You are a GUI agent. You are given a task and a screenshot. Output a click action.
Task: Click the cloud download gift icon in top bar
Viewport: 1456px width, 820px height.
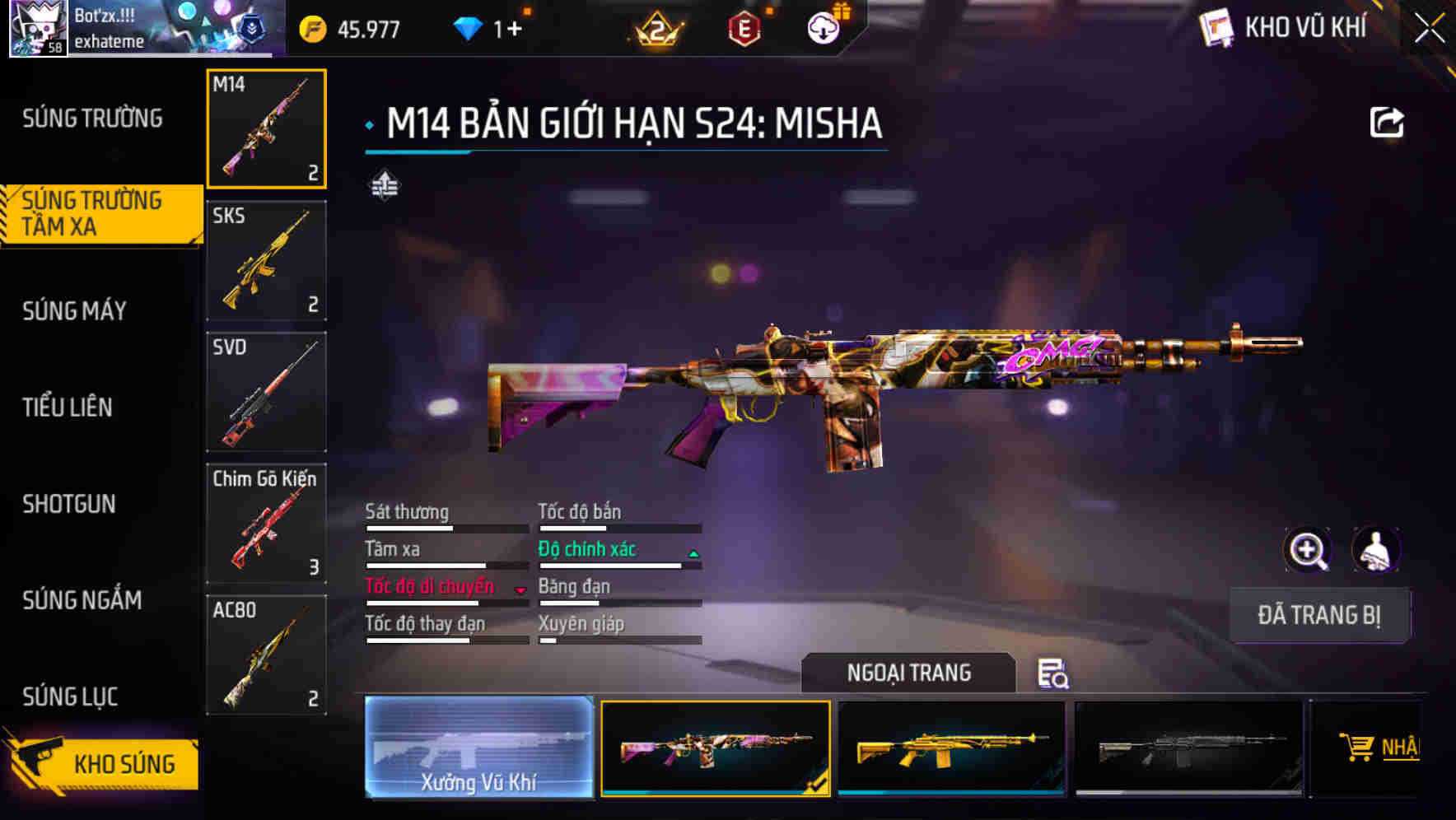822,27
